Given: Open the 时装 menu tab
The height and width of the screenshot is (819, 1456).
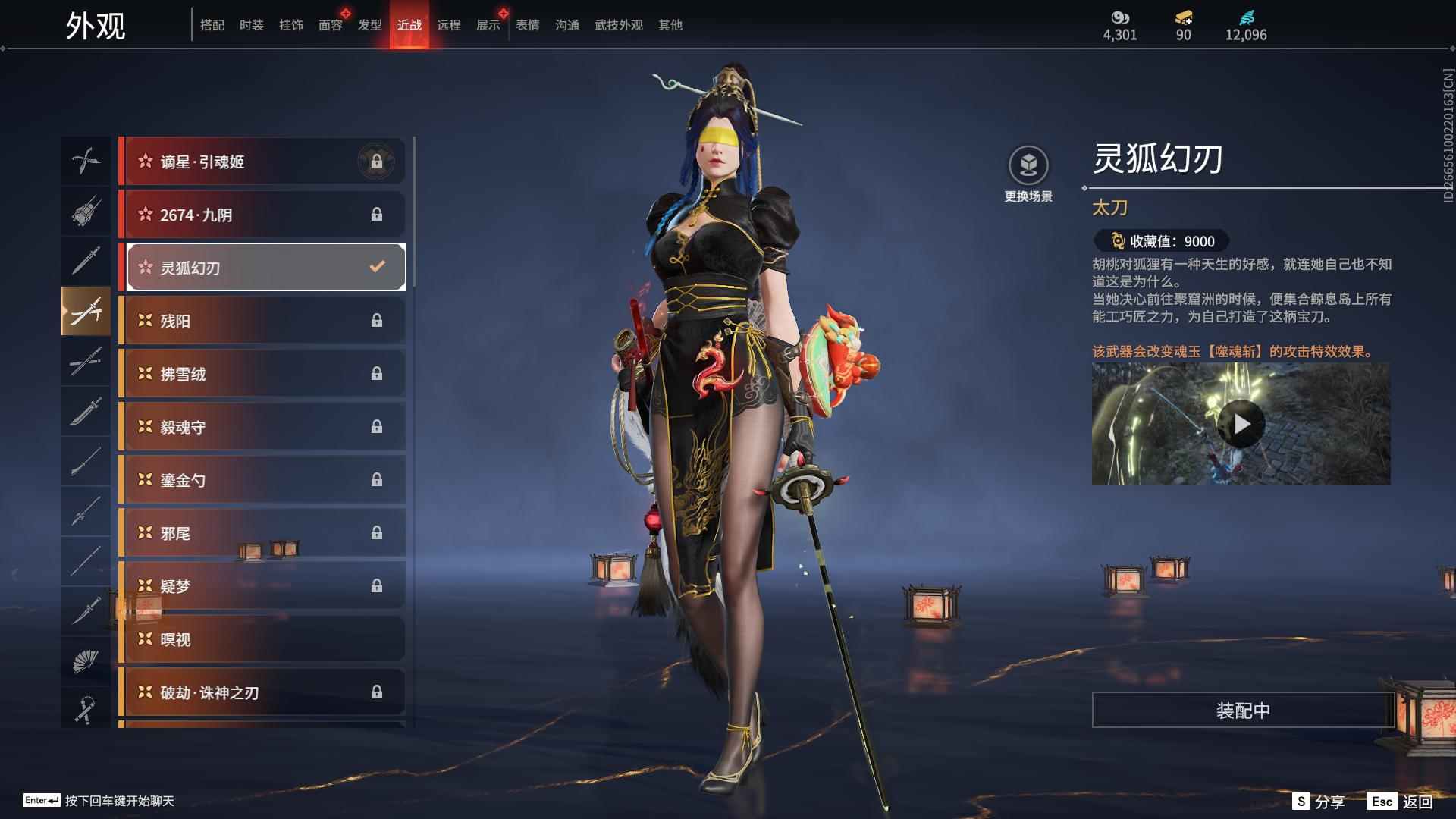Looking at the screenshot, I should pos(251,24).
